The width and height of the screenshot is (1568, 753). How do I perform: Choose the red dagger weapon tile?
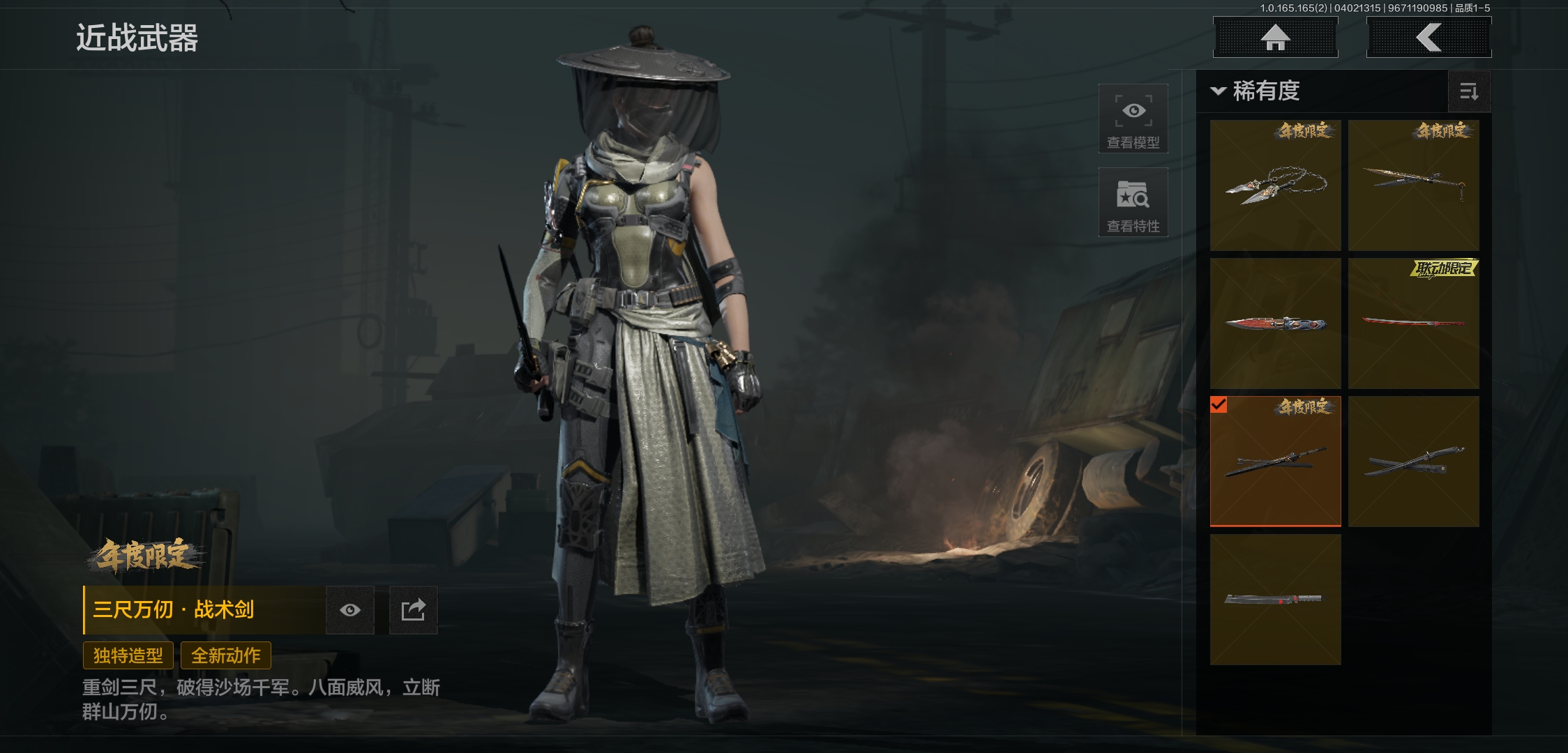click(1275, 323)
